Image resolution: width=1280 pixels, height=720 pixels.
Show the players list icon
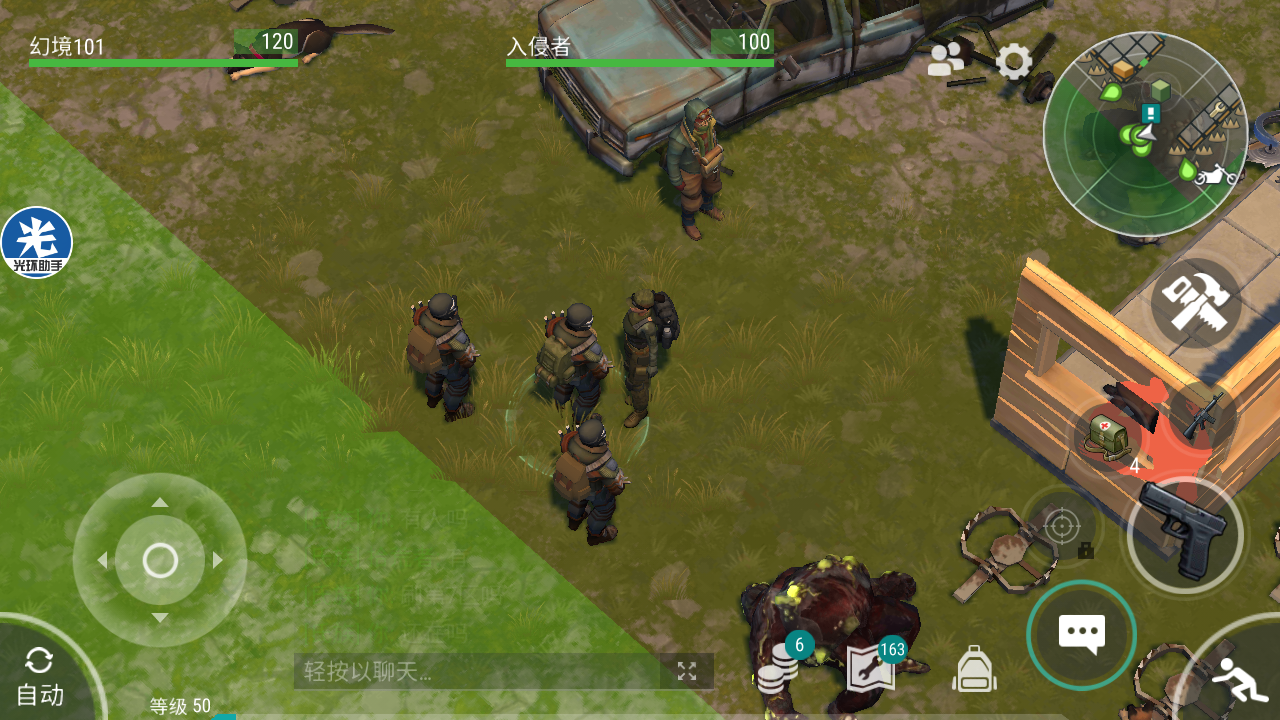point(945,60)
